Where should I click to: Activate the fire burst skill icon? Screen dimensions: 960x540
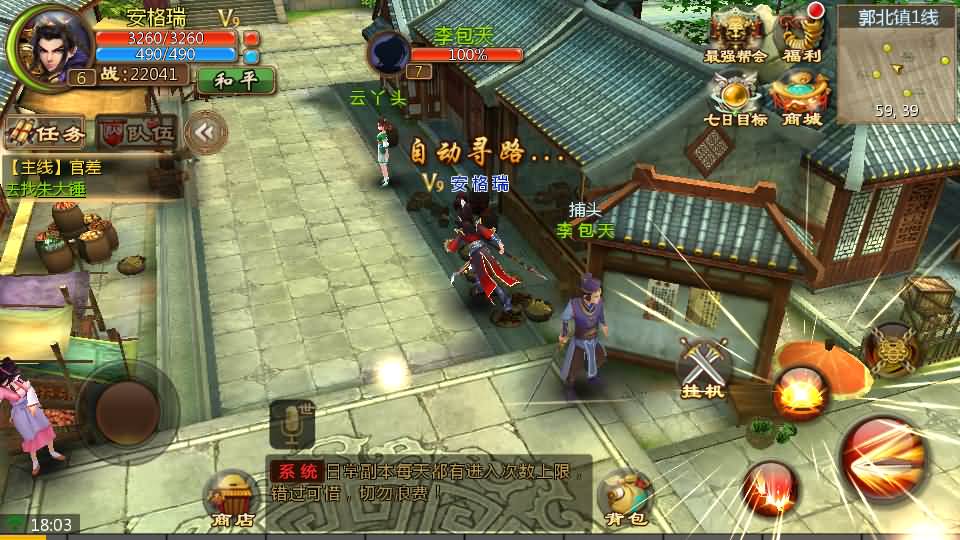coord(799,393)
